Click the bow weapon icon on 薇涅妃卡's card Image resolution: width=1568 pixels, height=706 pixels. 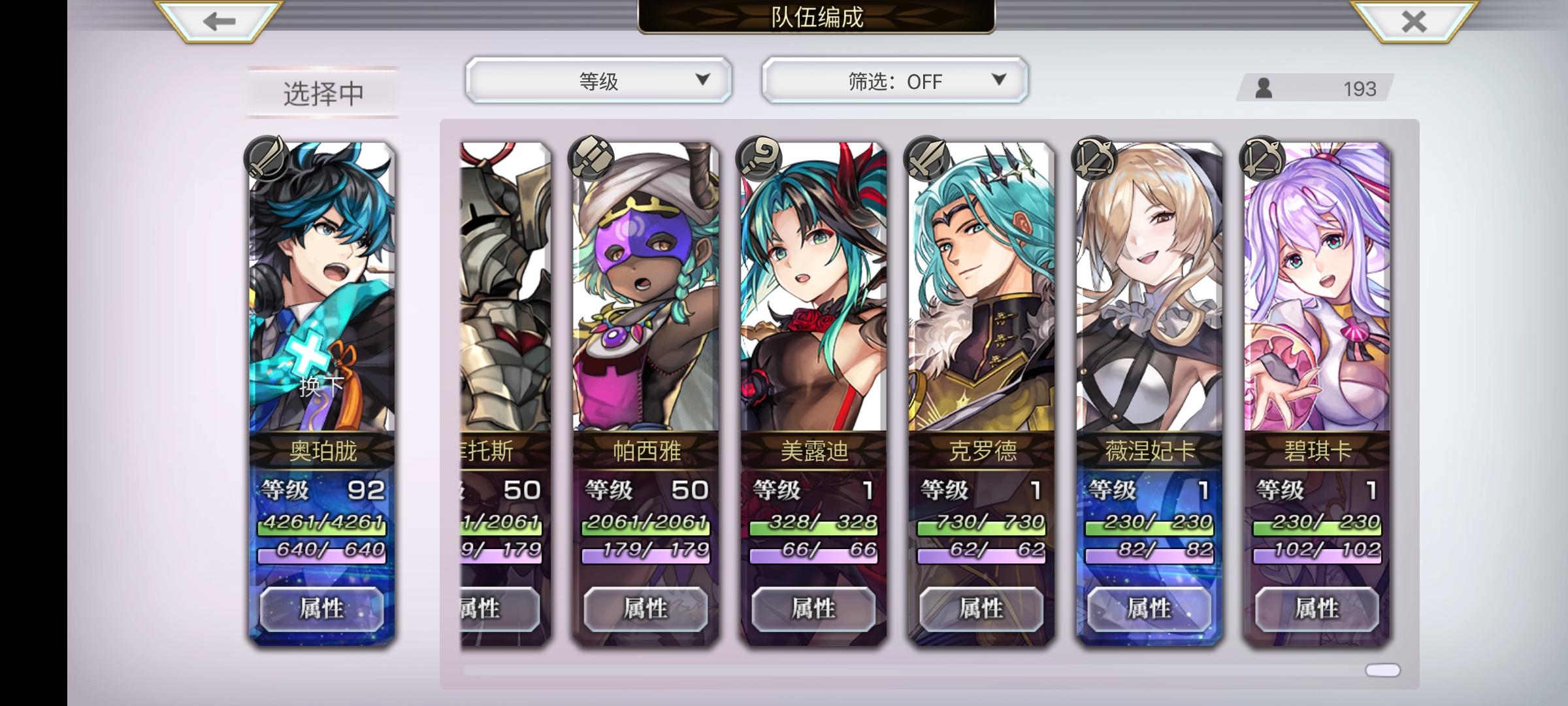[1092, 157]
